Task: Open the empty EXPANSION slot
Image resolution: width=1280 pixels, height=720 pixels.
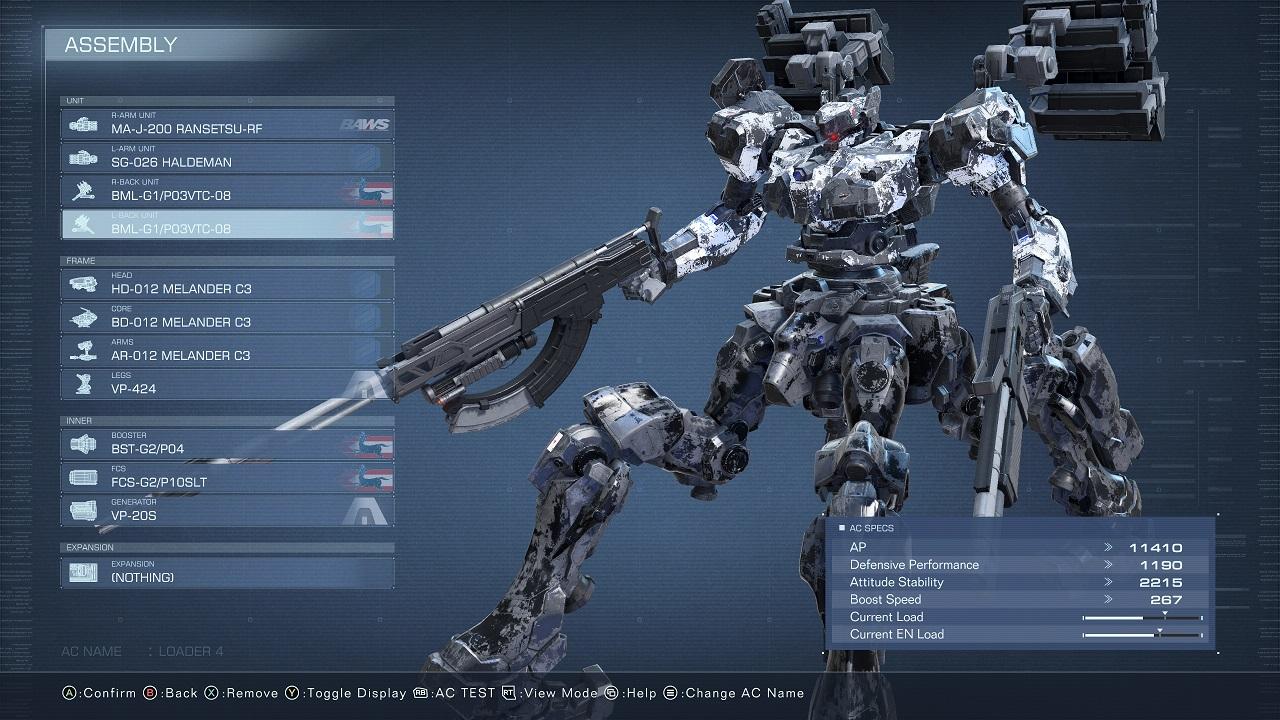Action: pos(228,572)
